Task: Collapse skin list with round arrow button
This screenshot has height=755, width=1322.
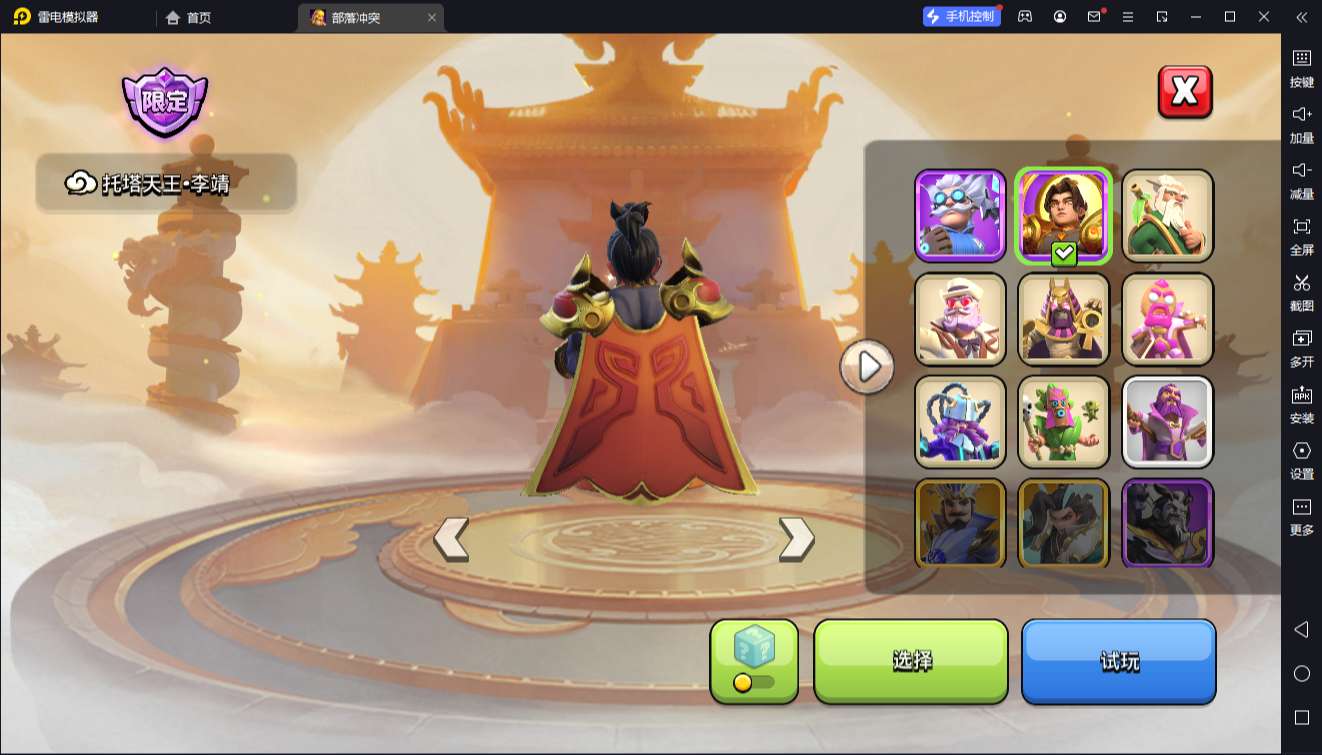Action: click(867, 367)
